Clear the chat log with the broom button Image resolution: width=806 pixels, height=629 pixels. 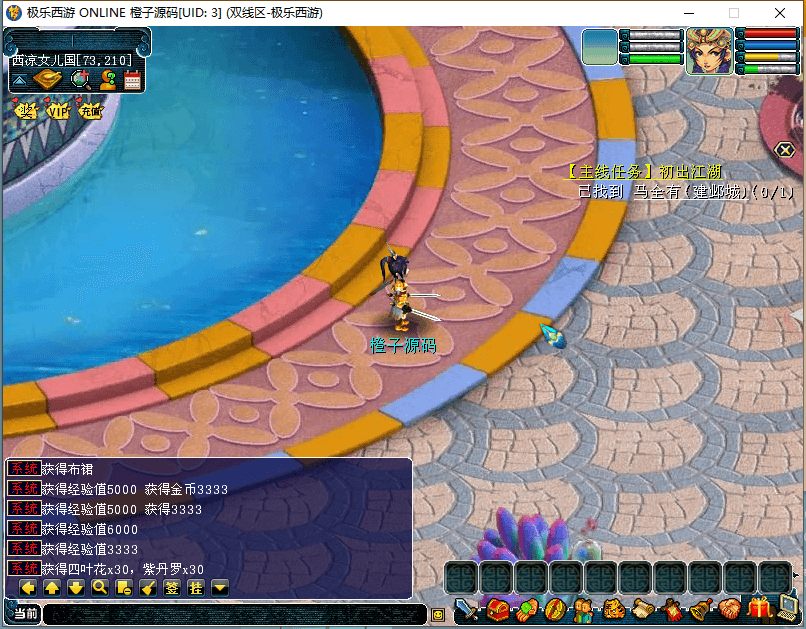(148, 588)
